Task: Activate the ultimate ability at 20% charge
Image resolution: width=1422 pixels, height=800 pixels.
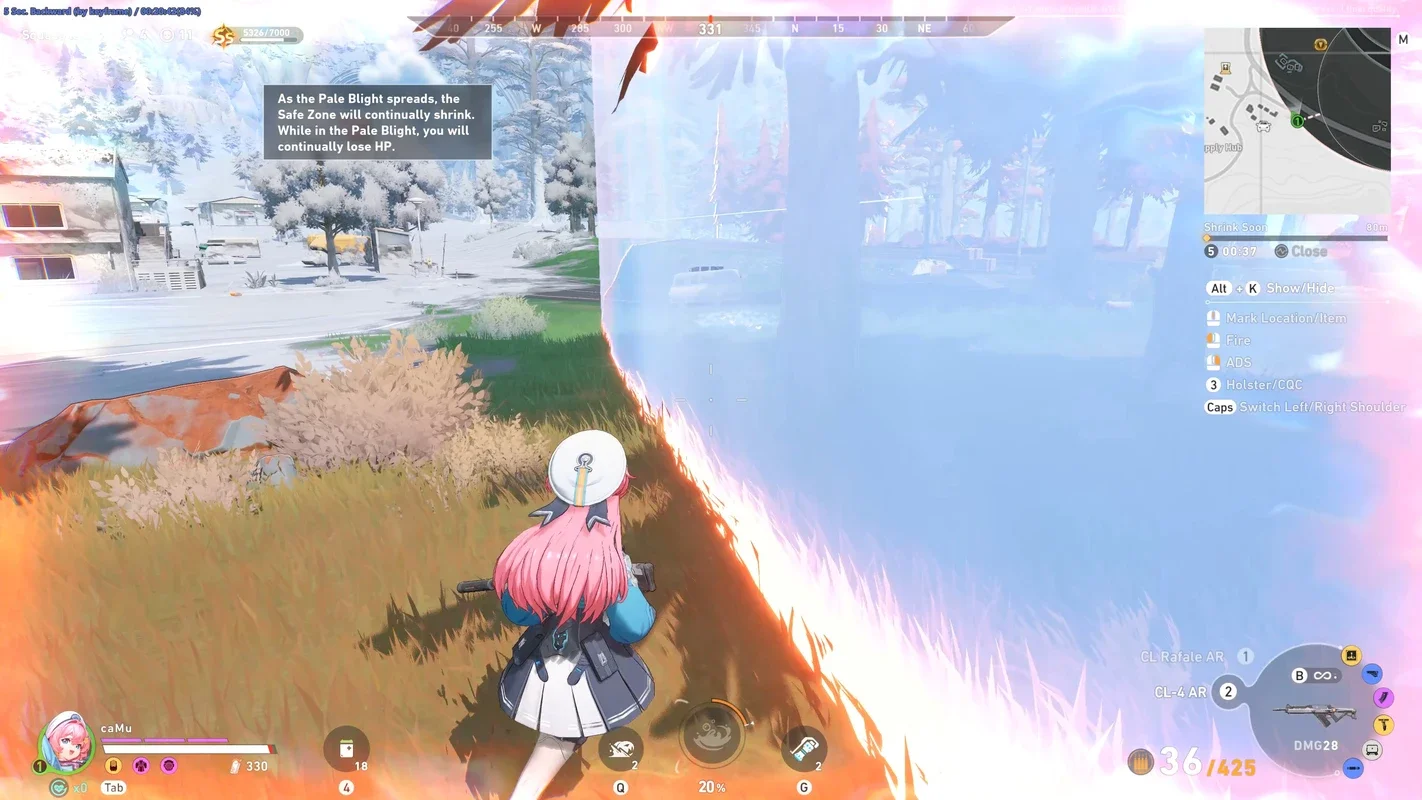Action: pyautogui.click(x=711, y=735)
